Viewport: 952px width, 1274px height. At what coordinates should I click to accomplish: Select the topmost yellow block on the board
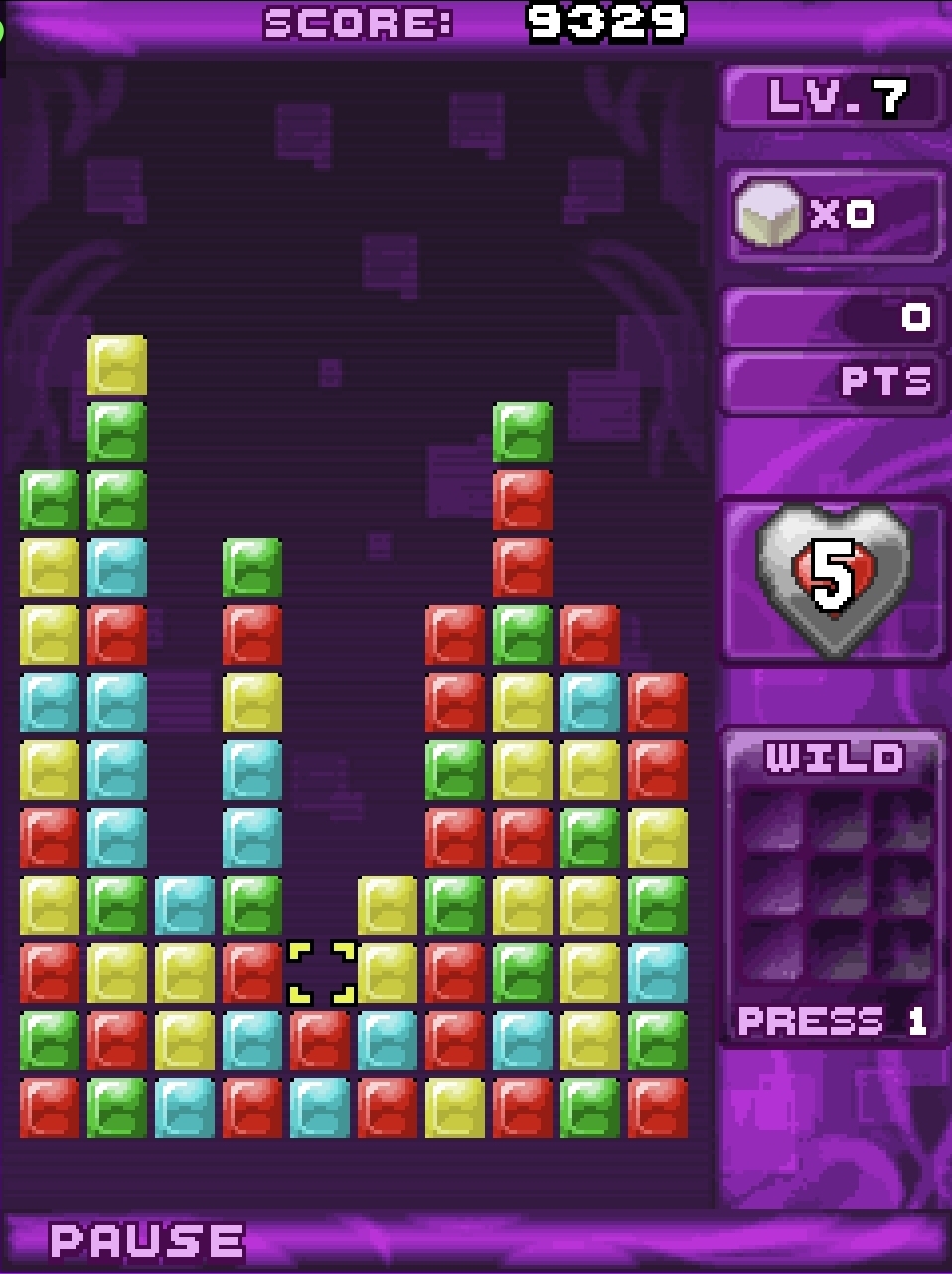(117, 365)
